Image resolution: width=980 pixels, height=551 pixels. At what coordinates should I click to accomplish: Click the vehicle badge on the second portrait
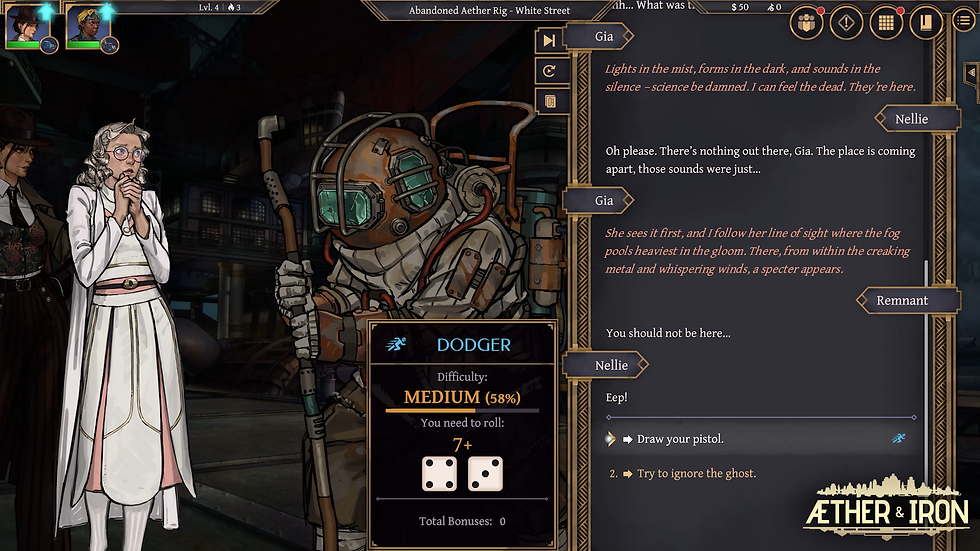click(109, 44)
